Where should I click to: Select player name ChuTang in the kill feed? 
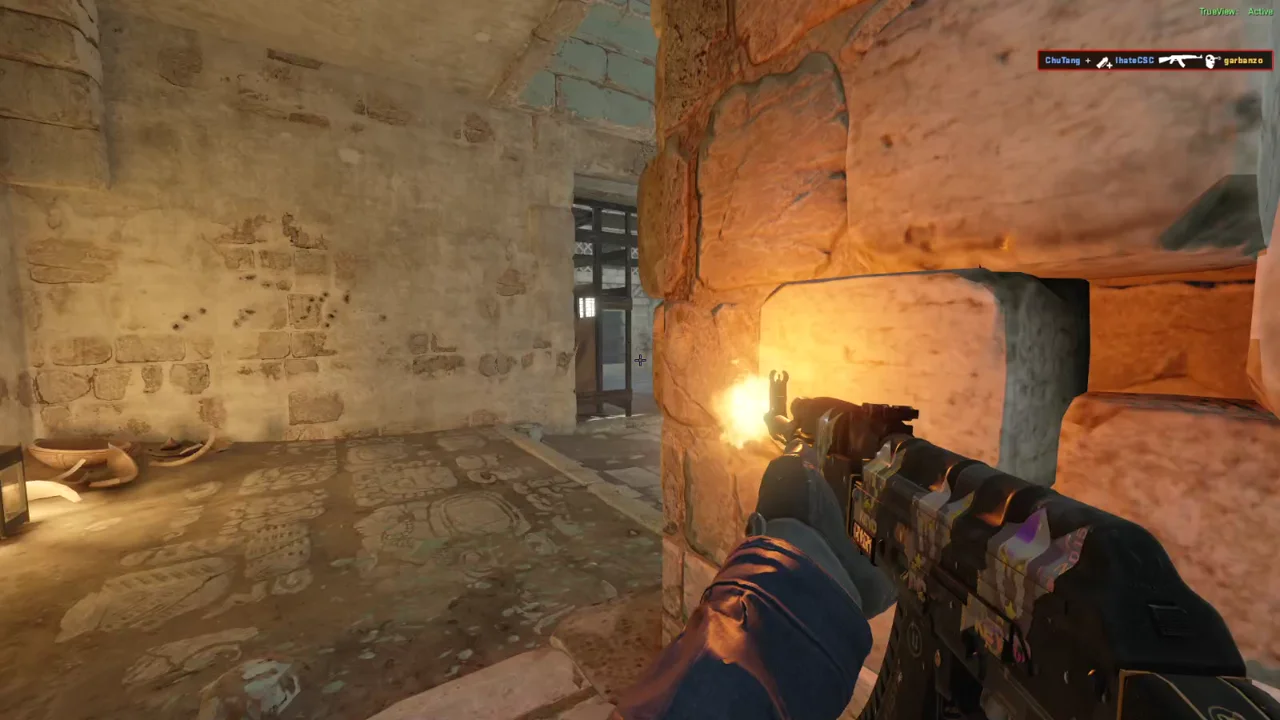point(1062,60)
